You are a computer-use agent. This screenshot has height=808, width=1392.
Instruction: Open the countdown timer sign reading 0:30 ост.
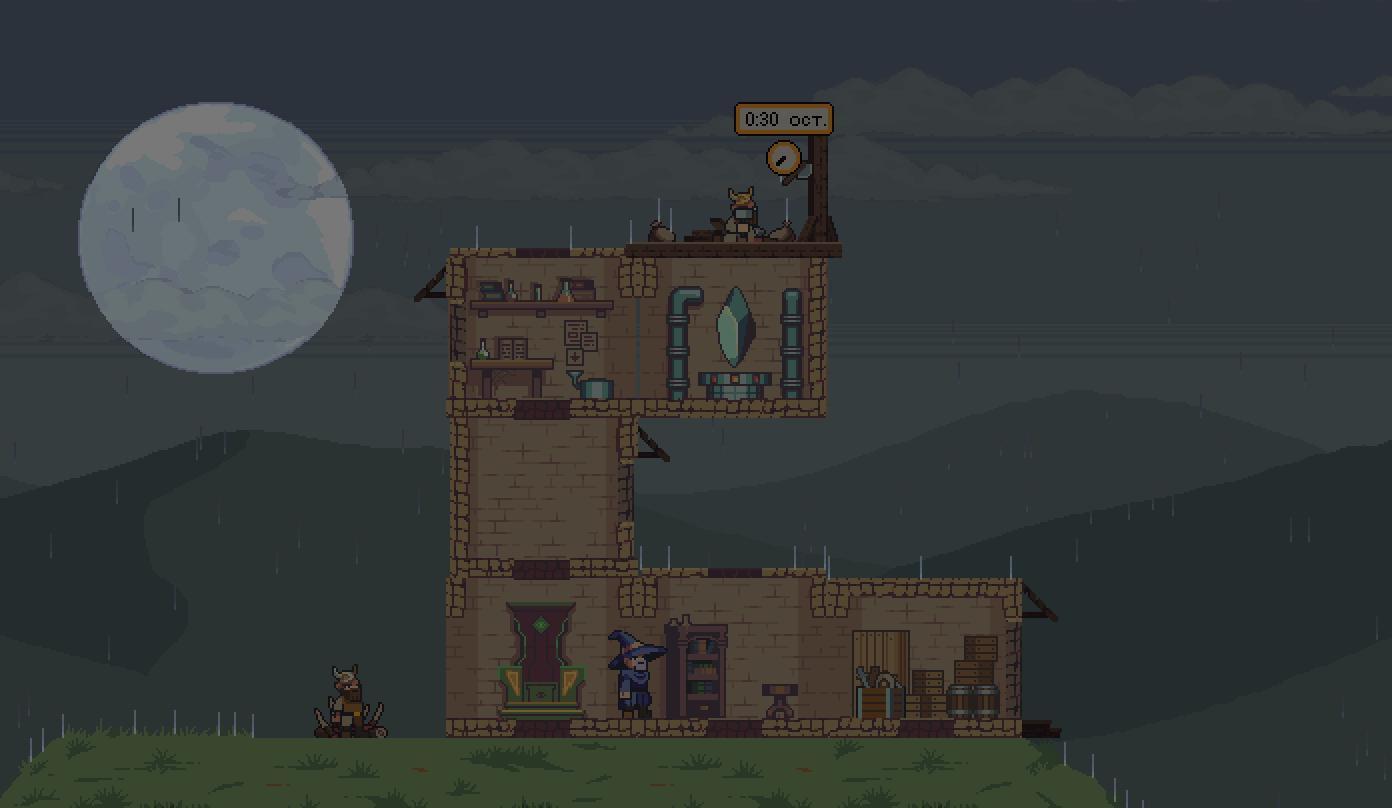[784, 119]
